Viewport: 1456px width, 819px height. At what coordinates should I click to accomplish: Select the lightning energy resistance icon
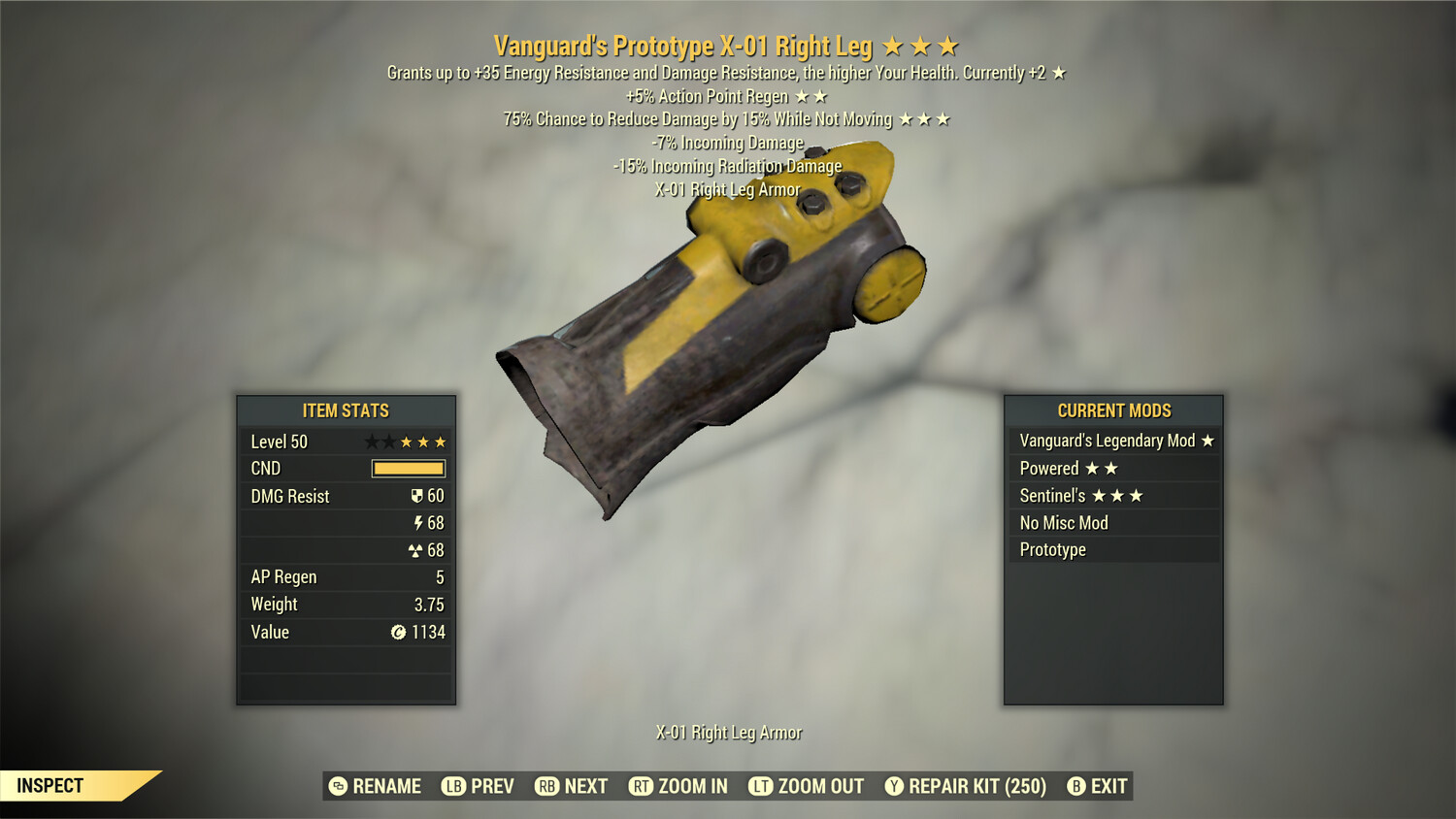pyautogui.click(x=417, y=523)
